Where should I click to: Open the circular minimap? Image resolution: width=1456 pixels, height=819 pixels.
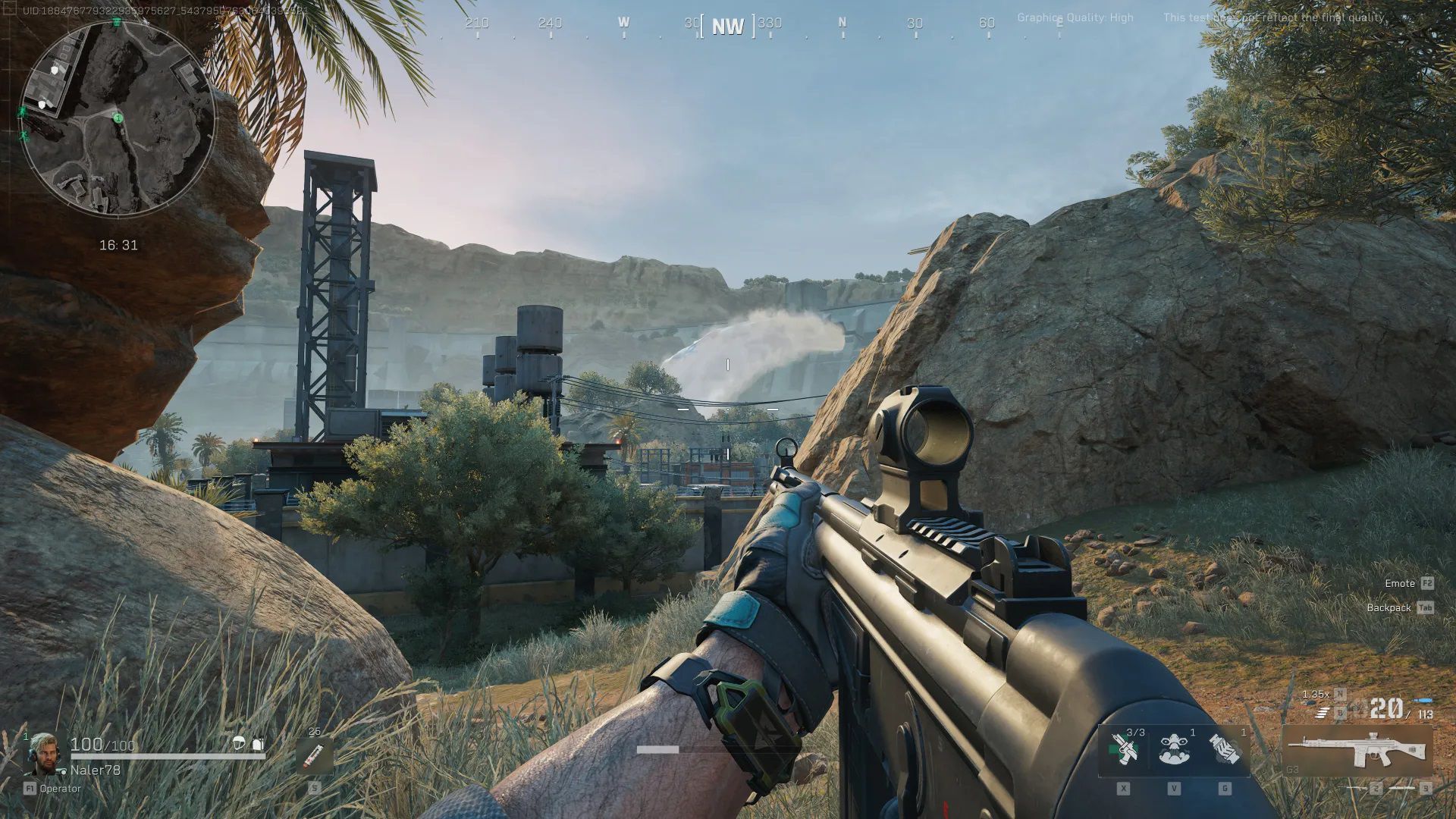[118, 118]
